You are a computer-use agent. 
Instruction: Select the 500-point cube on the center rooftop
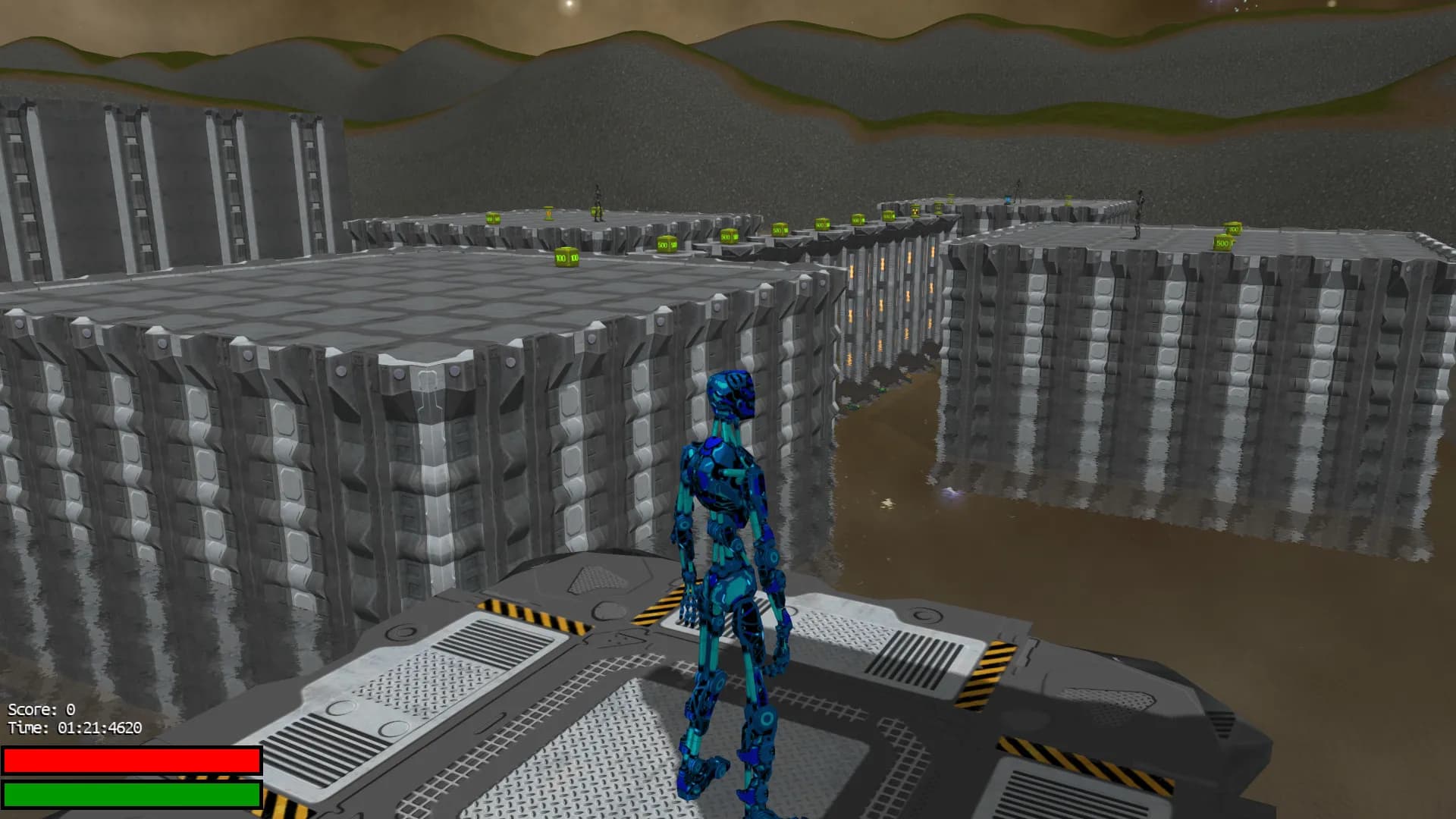668,245
